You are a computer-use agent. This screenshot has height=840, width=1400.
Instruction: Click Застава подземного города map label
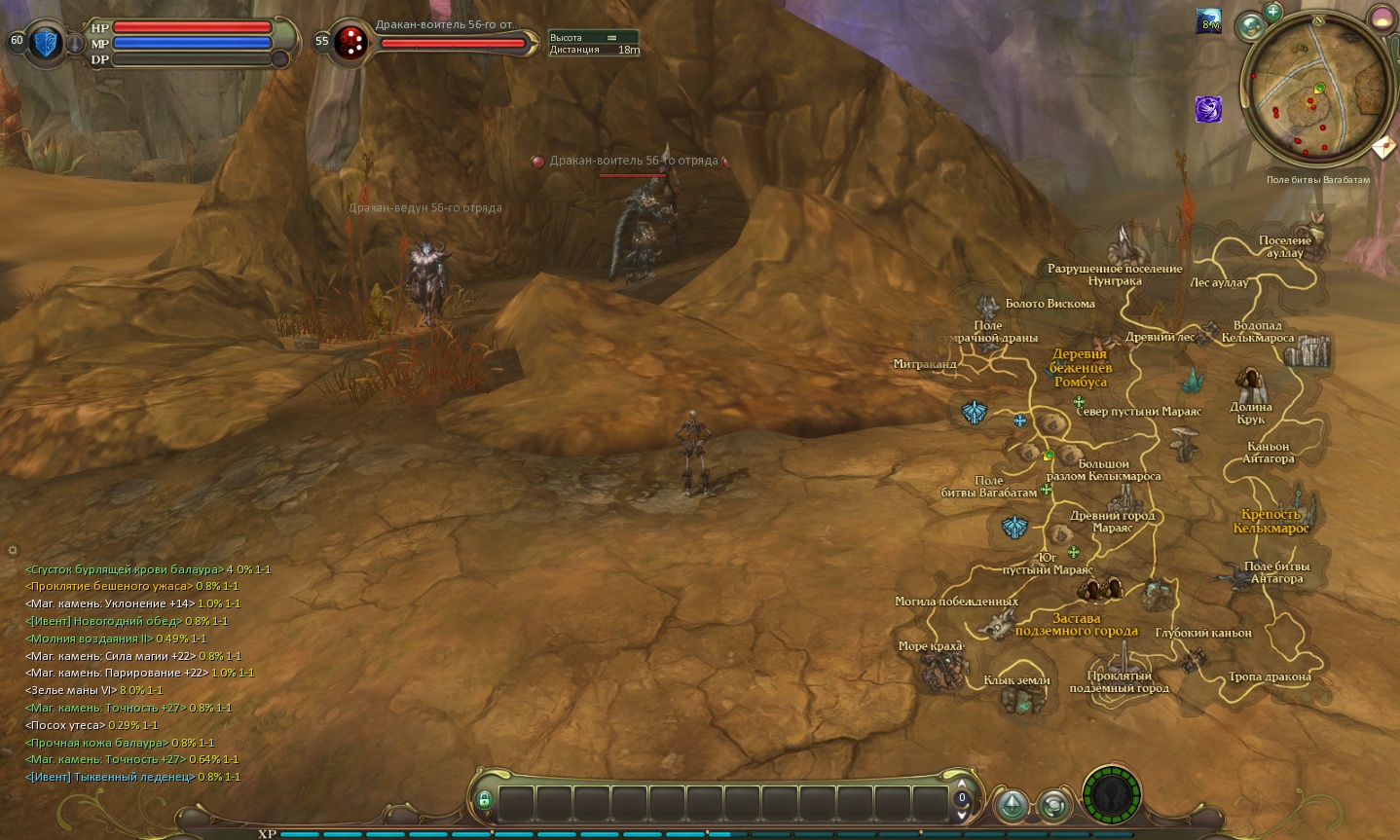coord(1076,624)
